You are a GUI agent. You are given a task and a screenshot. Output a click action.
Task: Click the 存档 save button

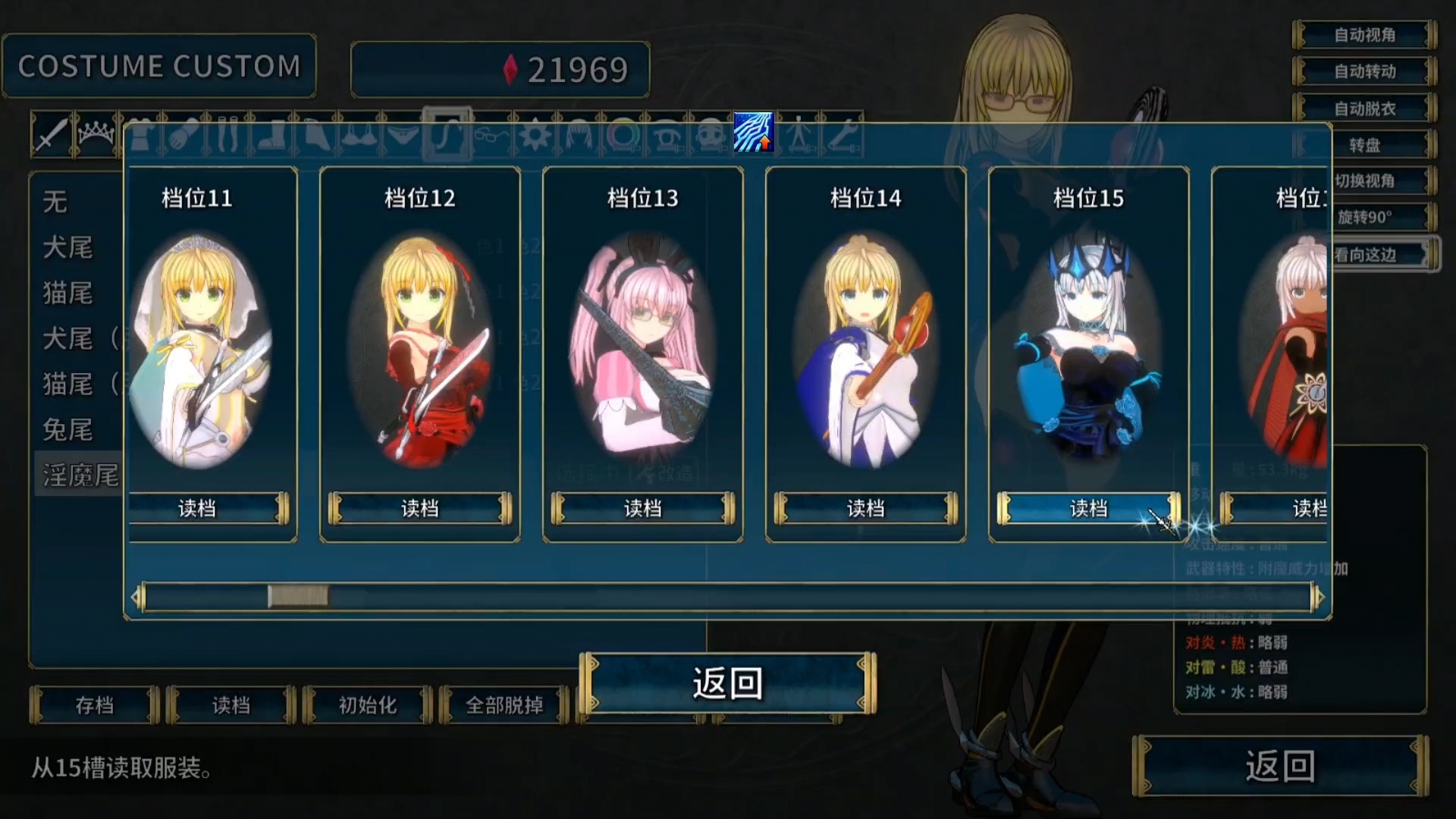[95, 705]
